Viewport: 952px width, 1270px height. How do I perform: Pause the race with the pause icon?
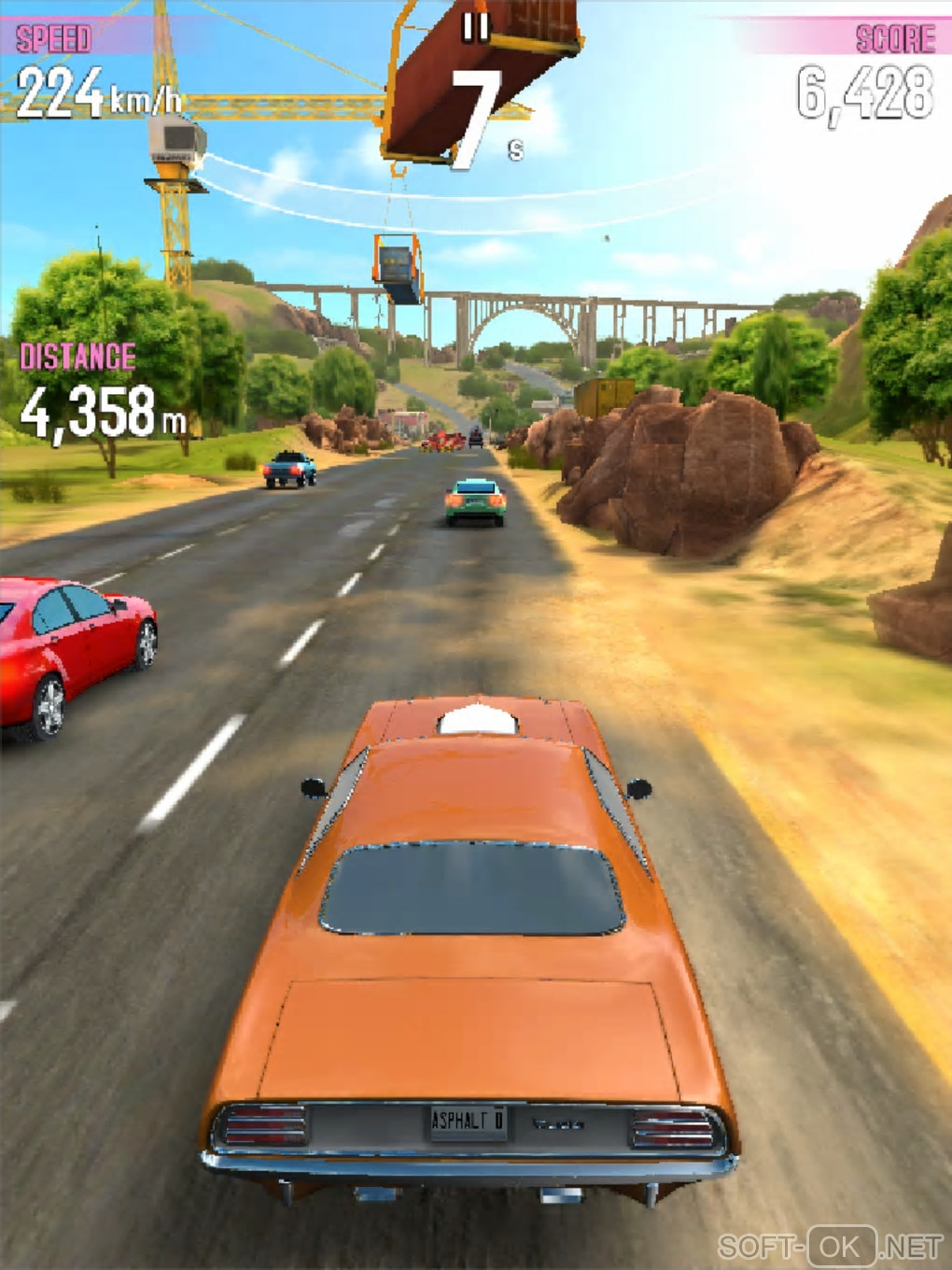click(476, 27)
